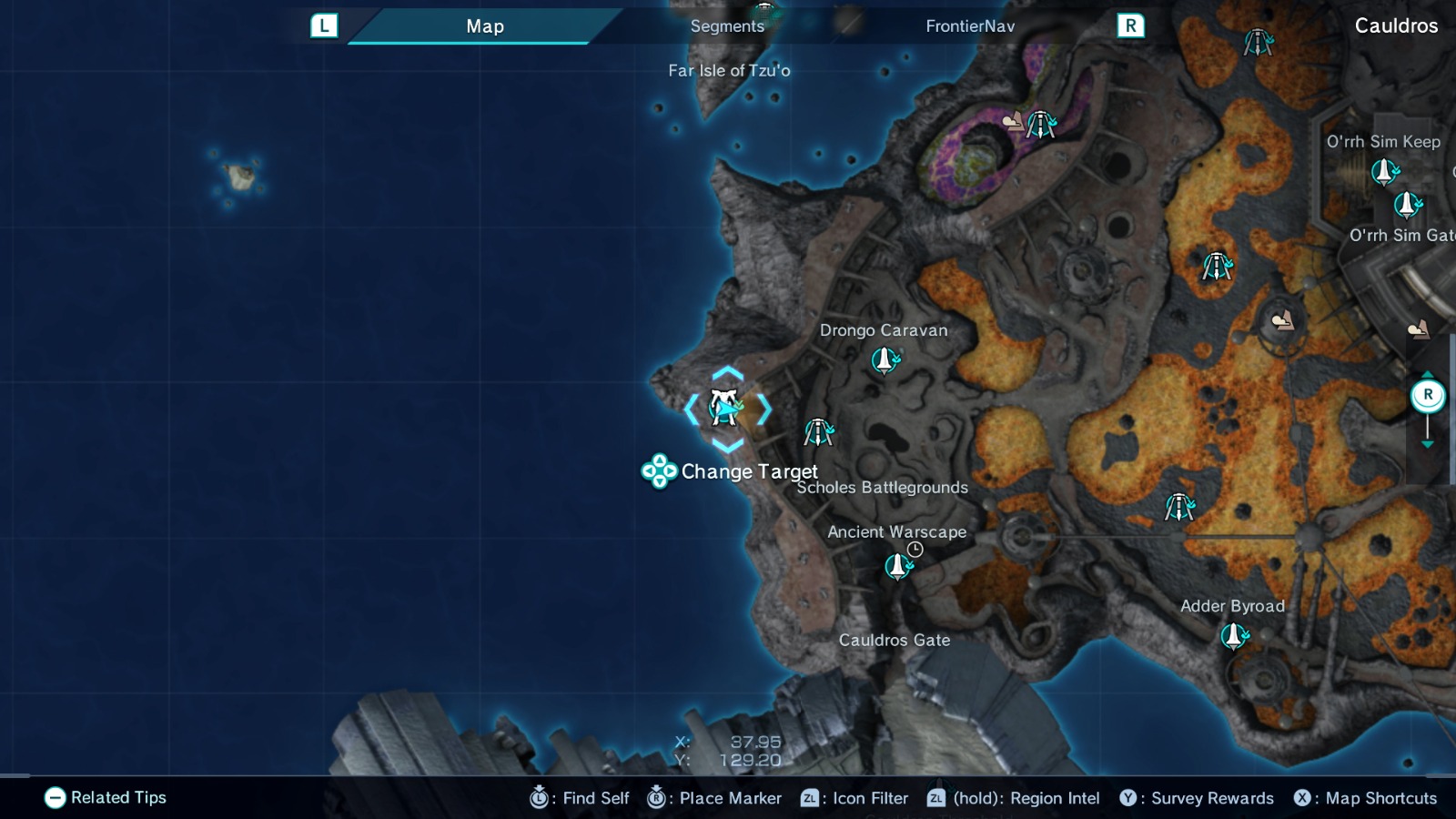1456x819 pixels.
Task: Click the scenic viewpoint icon in the purple zone
Action: click(1013, 119)
